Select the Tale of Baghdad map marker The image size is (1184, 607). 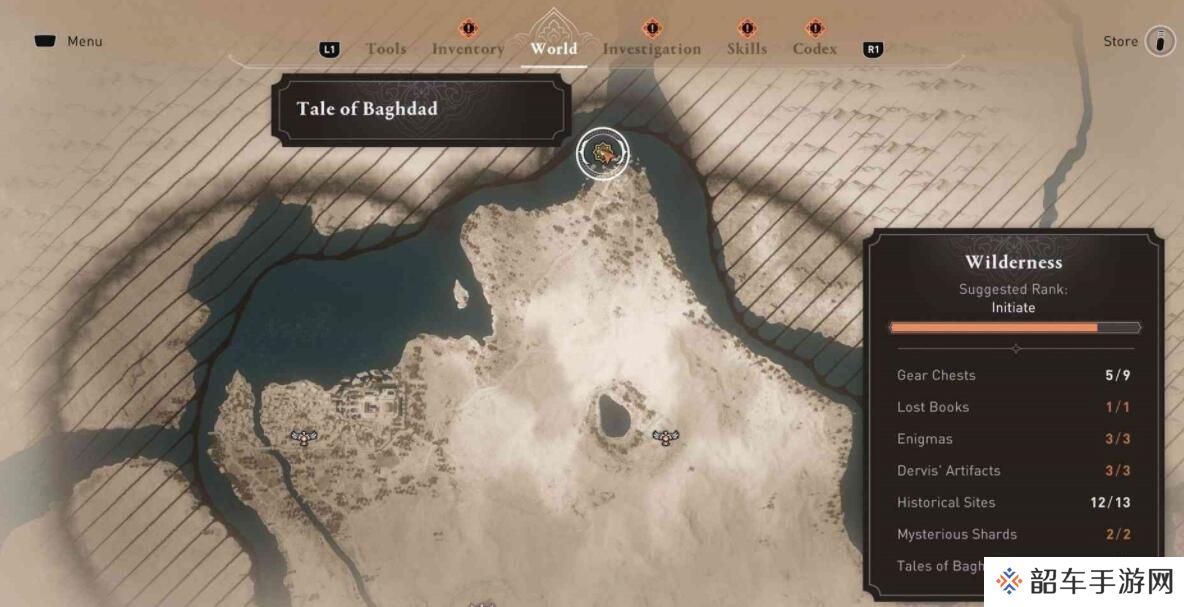coord(603,154)
